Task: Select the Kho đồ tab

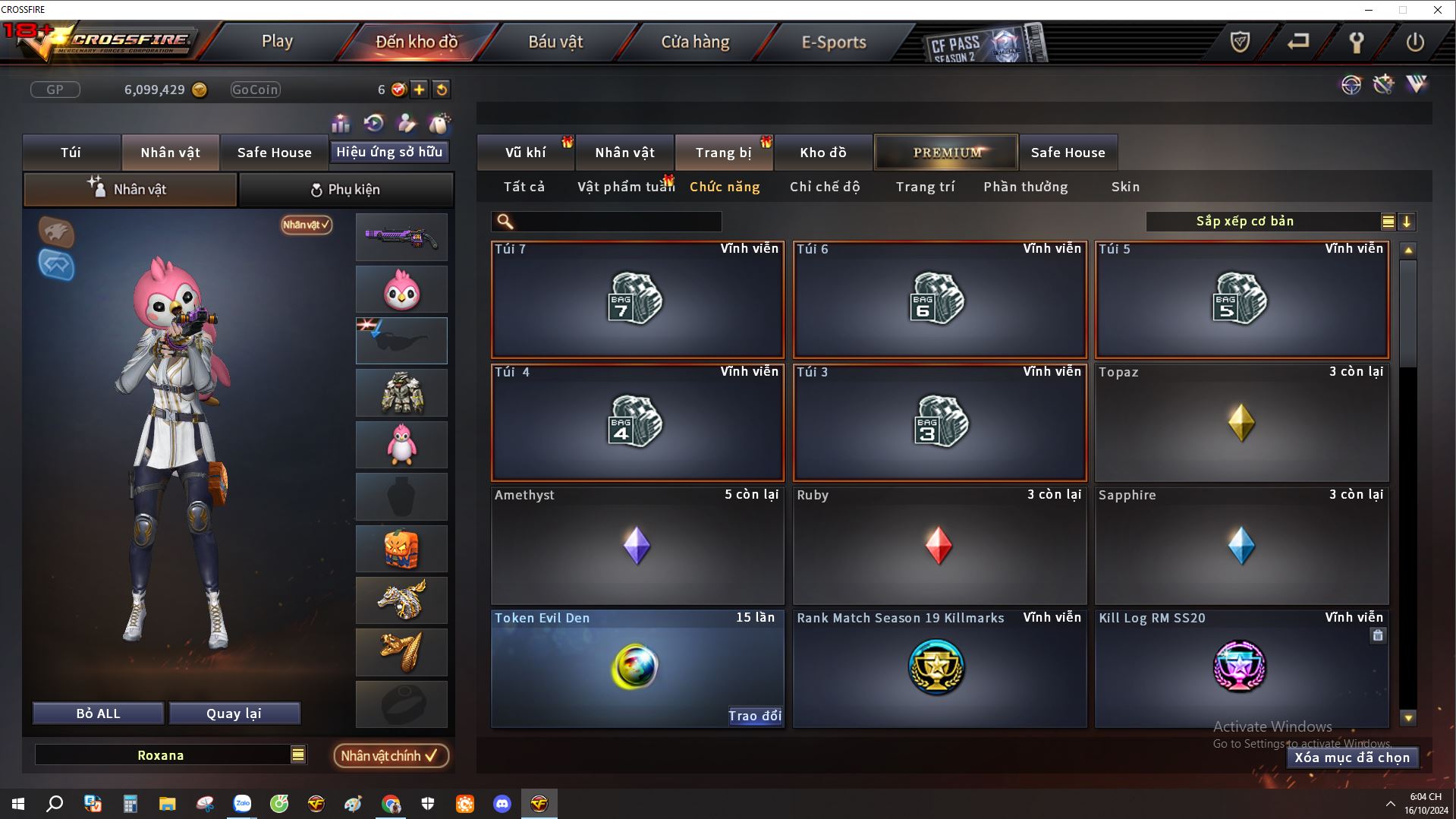Action: pyautogui.click(x=822, y=153)
